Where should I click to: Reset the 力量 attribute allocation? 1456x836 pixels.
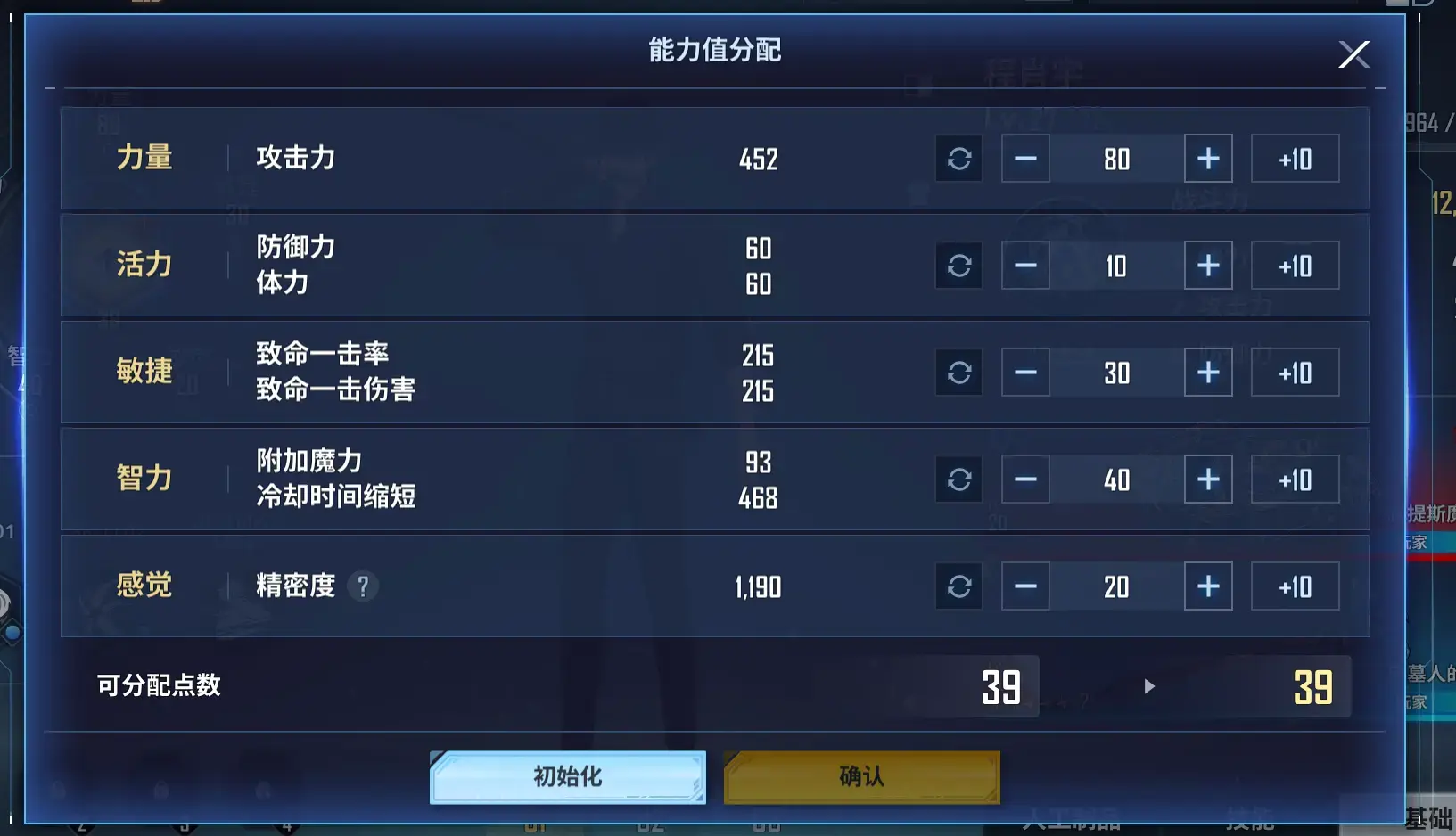959,158
